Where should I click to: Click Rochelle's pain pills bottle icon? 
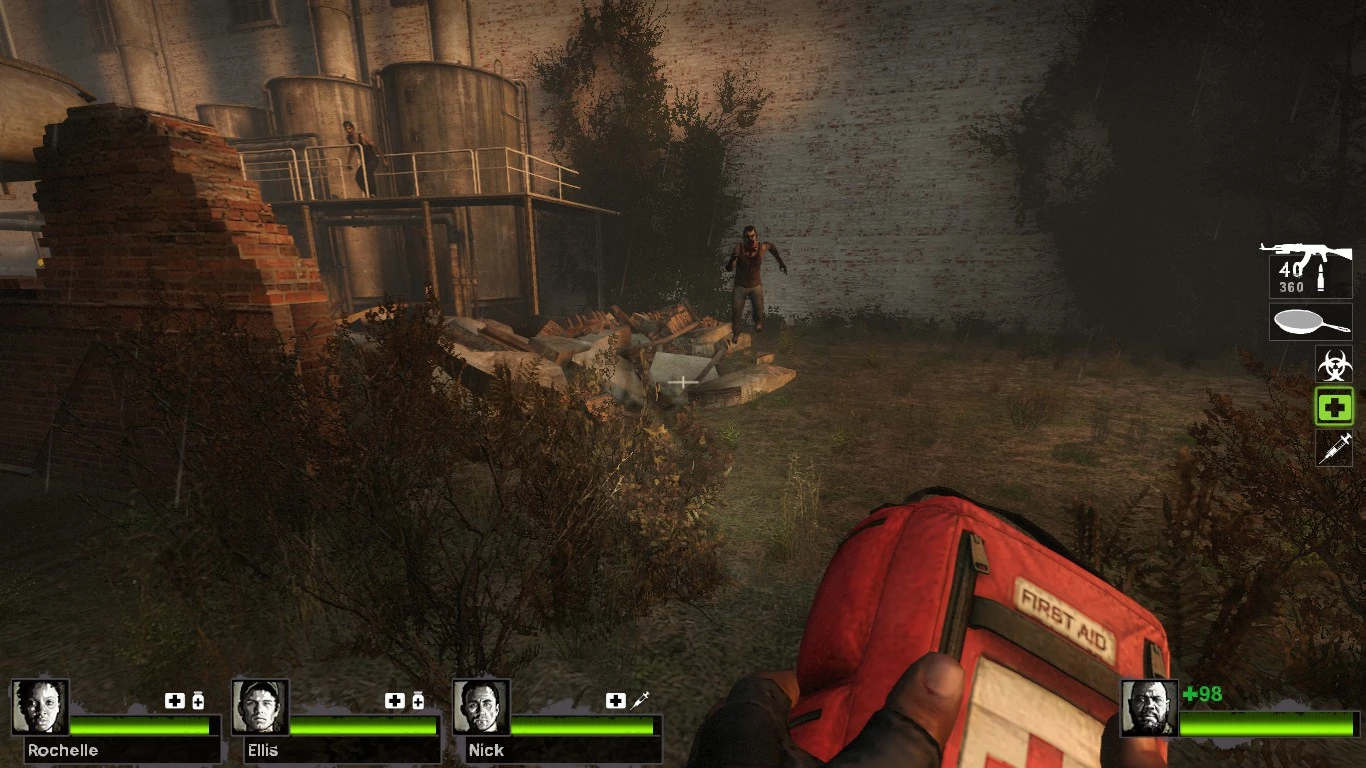point(197,700)
